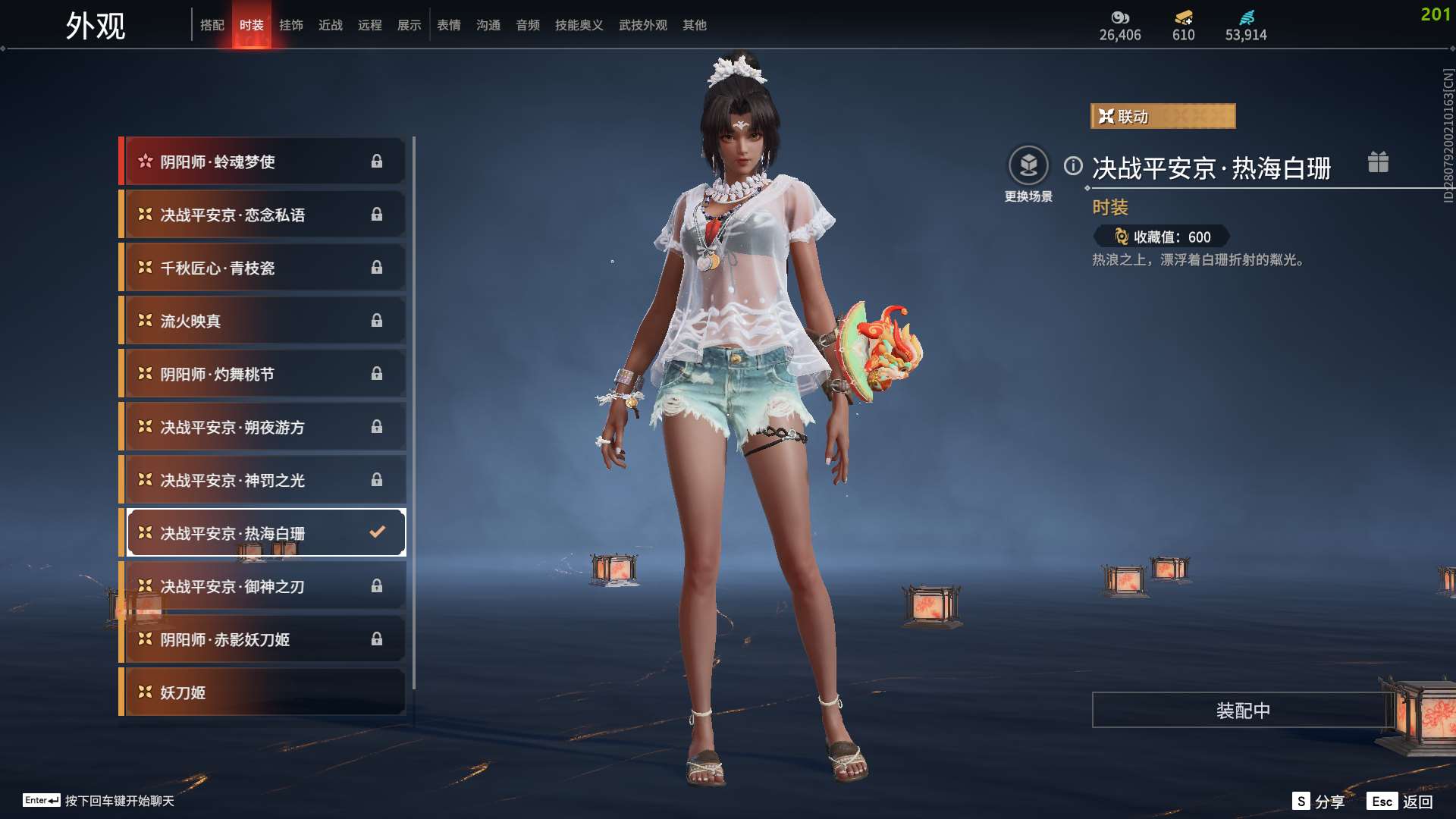Click the 更换场景 scene change icon
1456x819 pixels.
point(1028,166)
